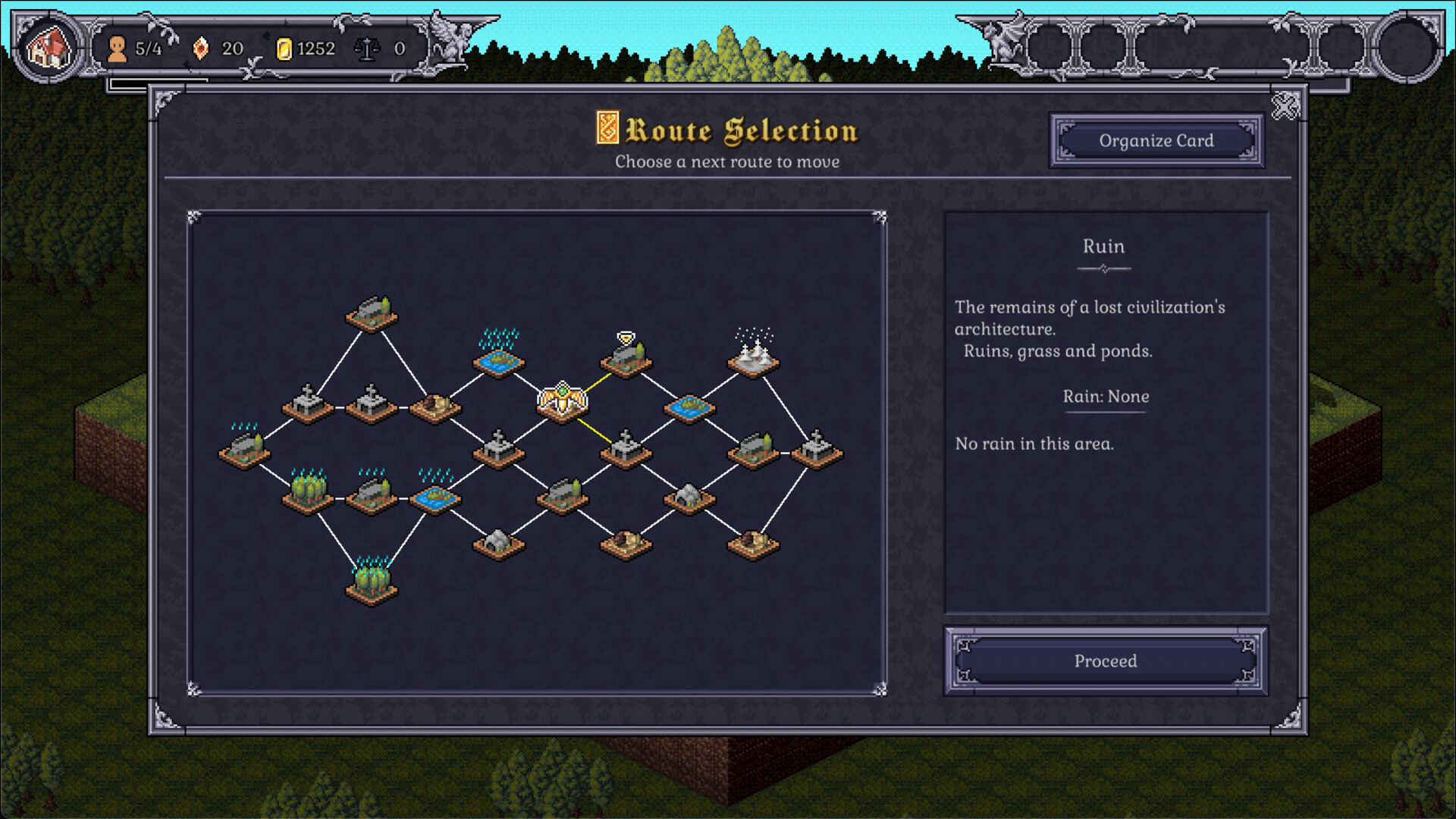Image resolution: width=1456 pixels, height=819 pixels.
Task: Click the gold coin icon showing 1252
Action: 284,49
